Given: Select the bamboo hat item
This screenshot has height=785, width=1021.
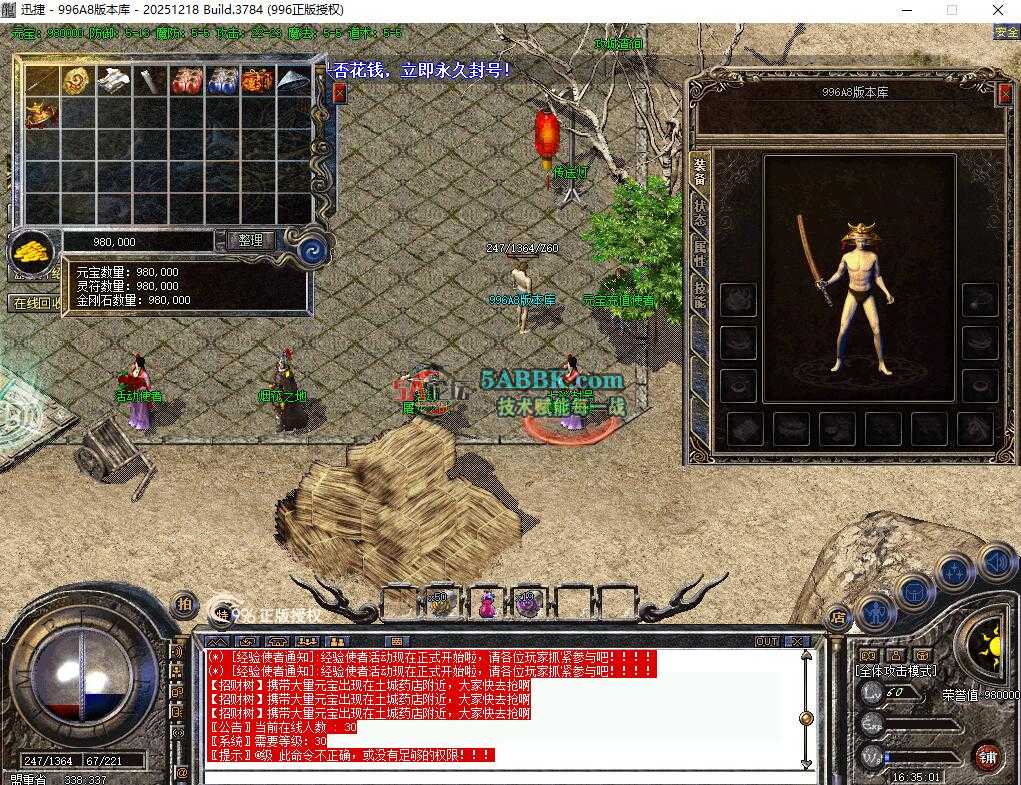Looking at the screenshot, I should 293,81.
